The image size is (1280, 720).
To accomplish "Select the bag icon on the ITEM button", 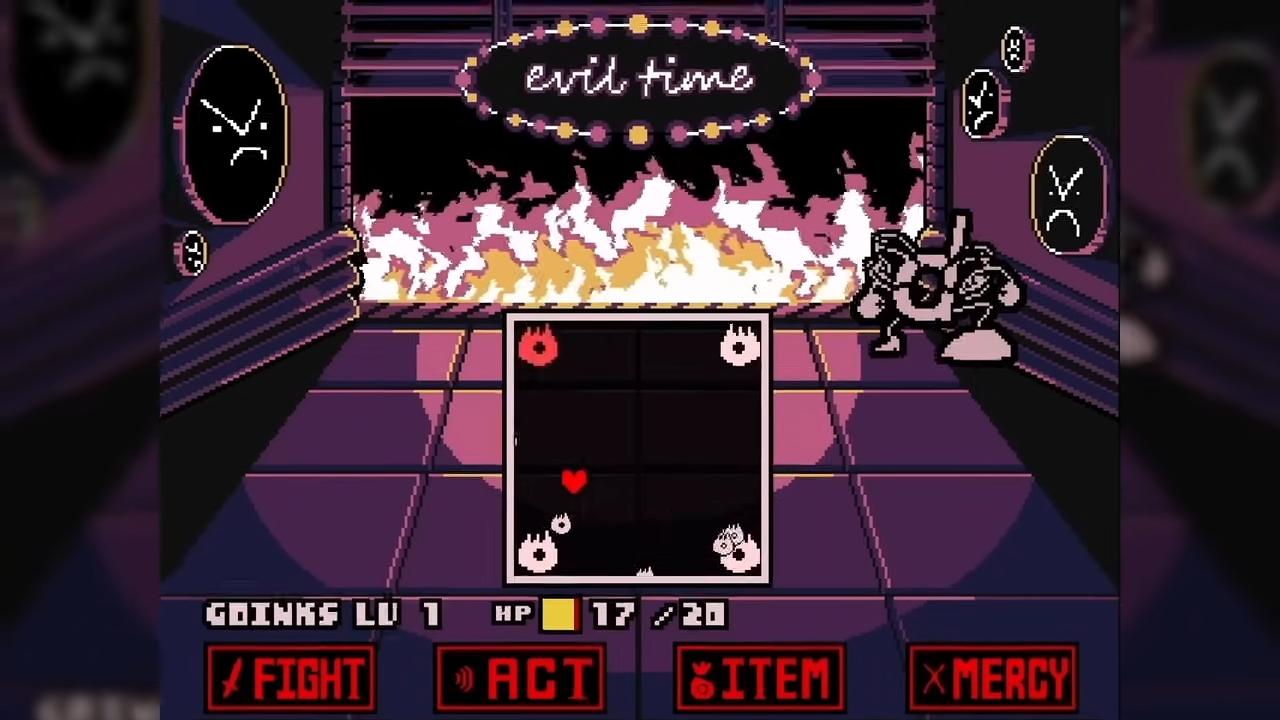I will pyautogui.click(x=703, y=678).
